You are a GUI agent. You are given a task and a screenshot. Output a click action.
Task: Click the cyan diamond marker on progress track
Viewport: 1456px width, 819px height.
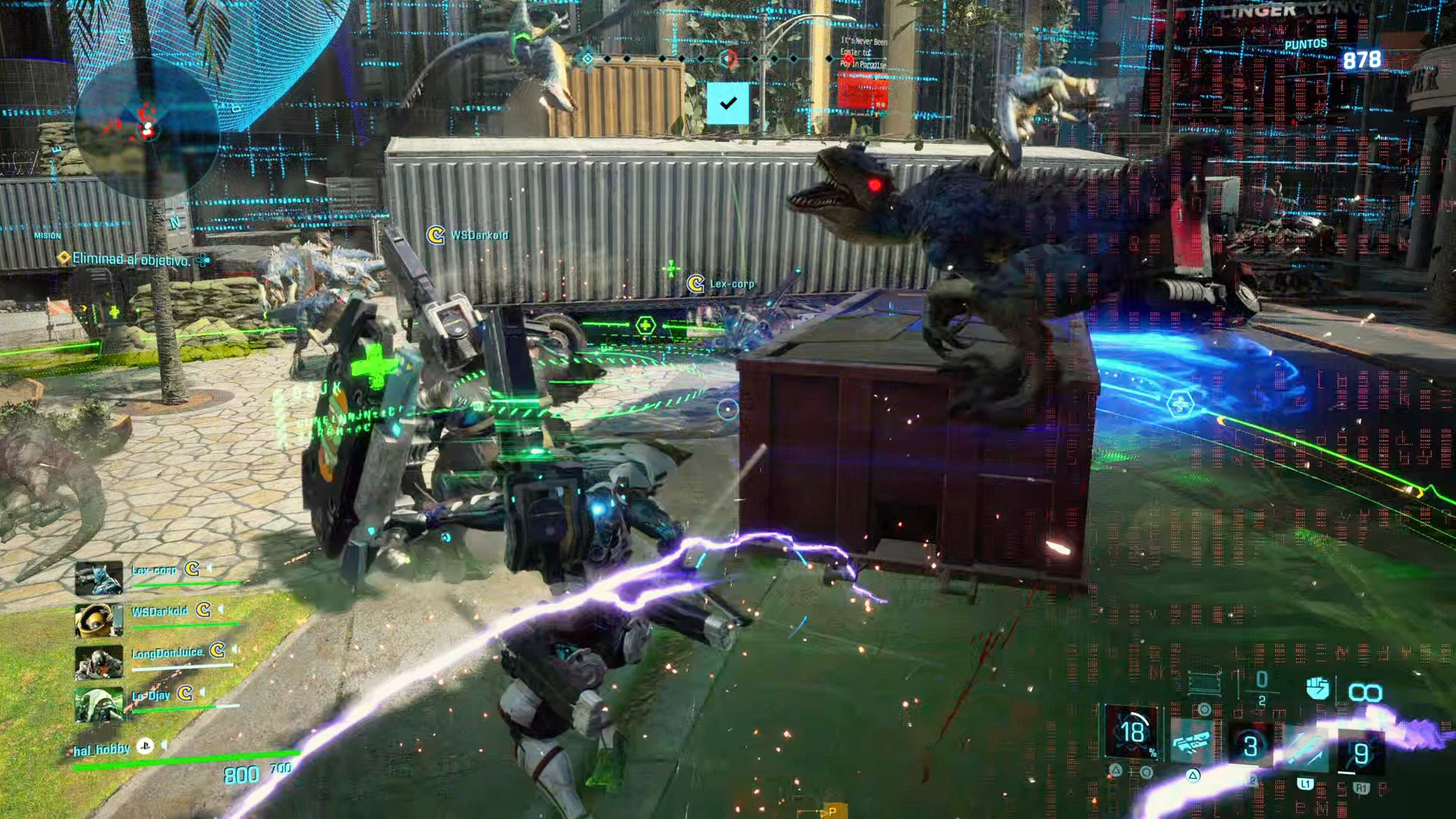588,58
